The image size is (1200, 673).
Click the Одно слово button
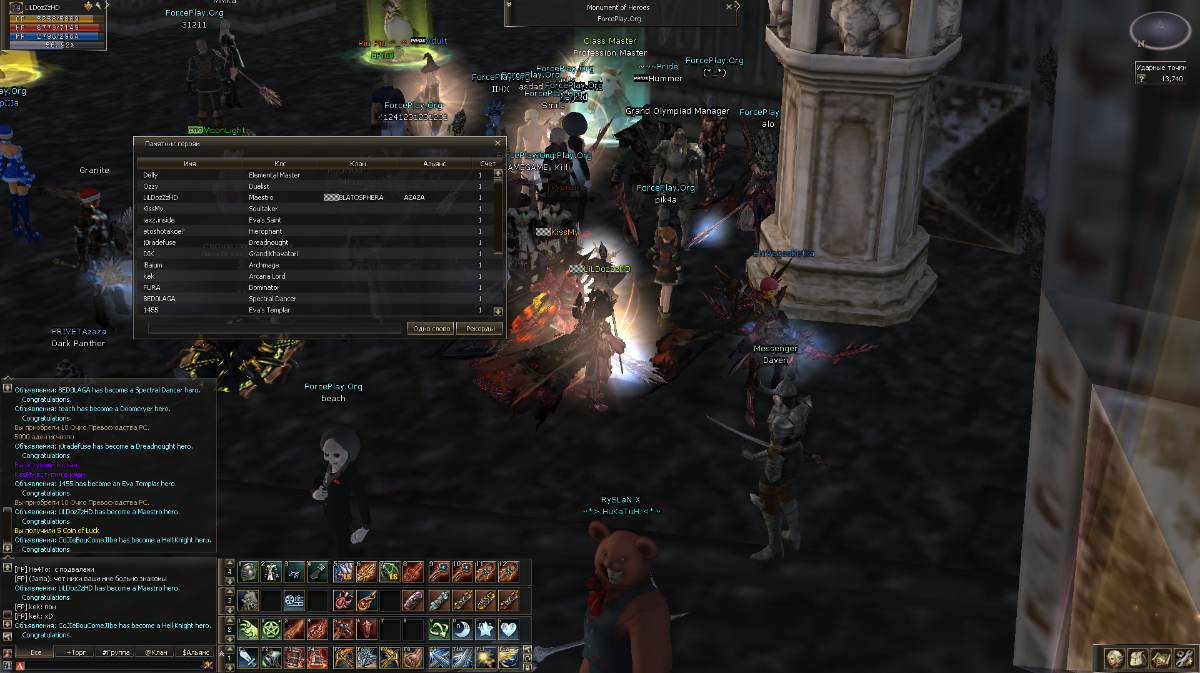[x=431, y=328]
